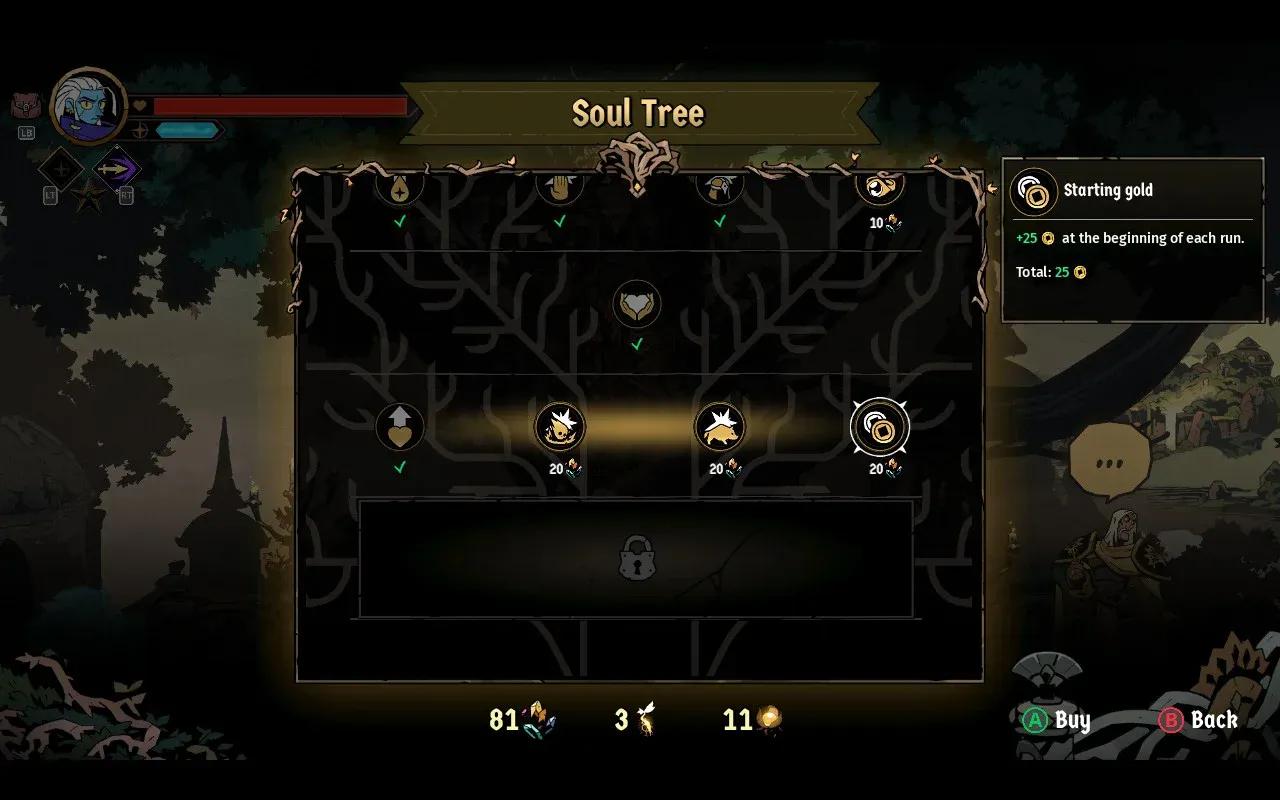Toggle the checkmark under the healing hands node
This screenshot has height=800, width=1280.
coord(635,345)
